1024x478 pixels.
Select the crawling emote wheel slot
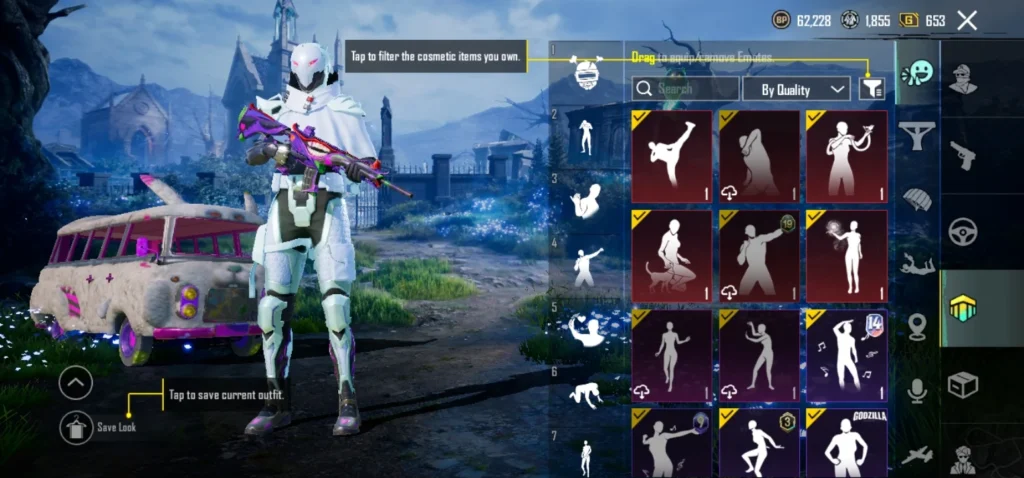(x=586, y=396)
